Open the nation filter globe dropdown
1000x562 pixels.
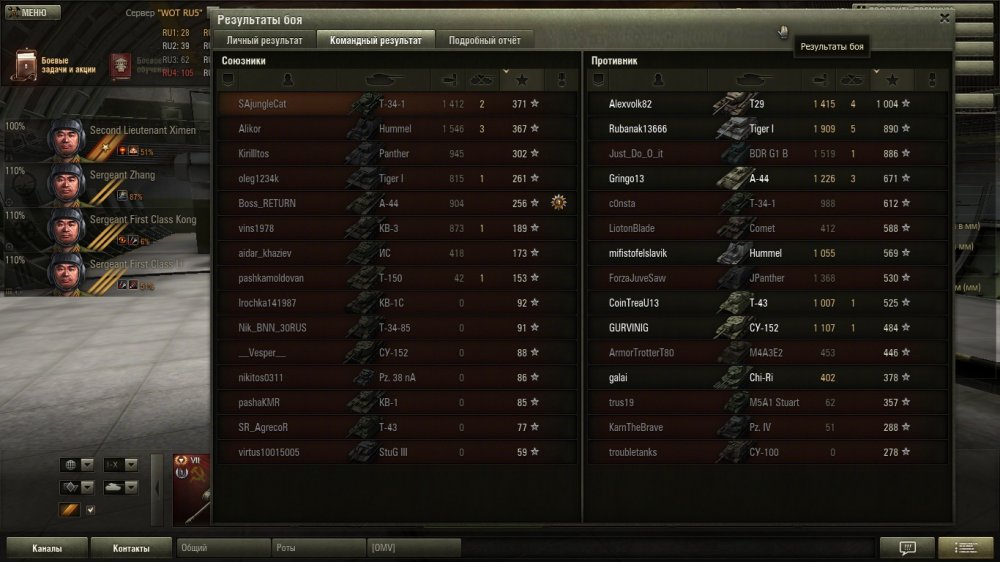click(77, 465)
